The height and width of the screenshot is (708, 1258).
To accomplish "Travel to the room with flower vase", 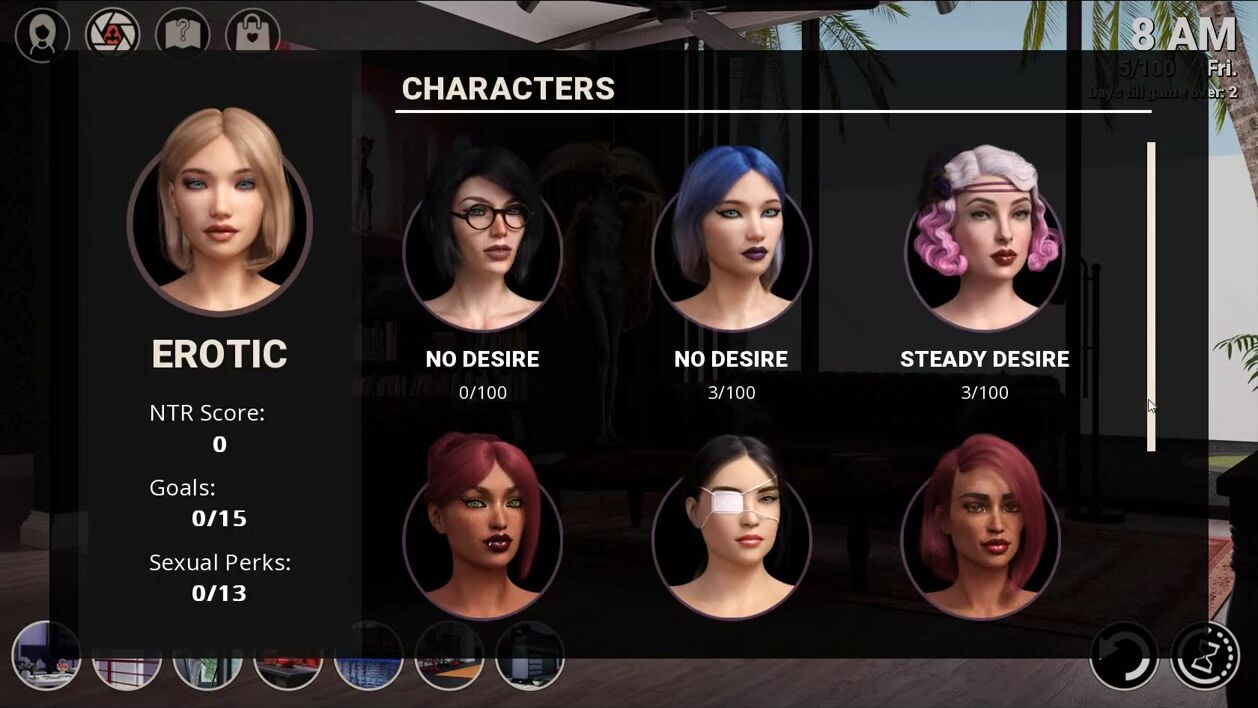I will coord(46,656).
